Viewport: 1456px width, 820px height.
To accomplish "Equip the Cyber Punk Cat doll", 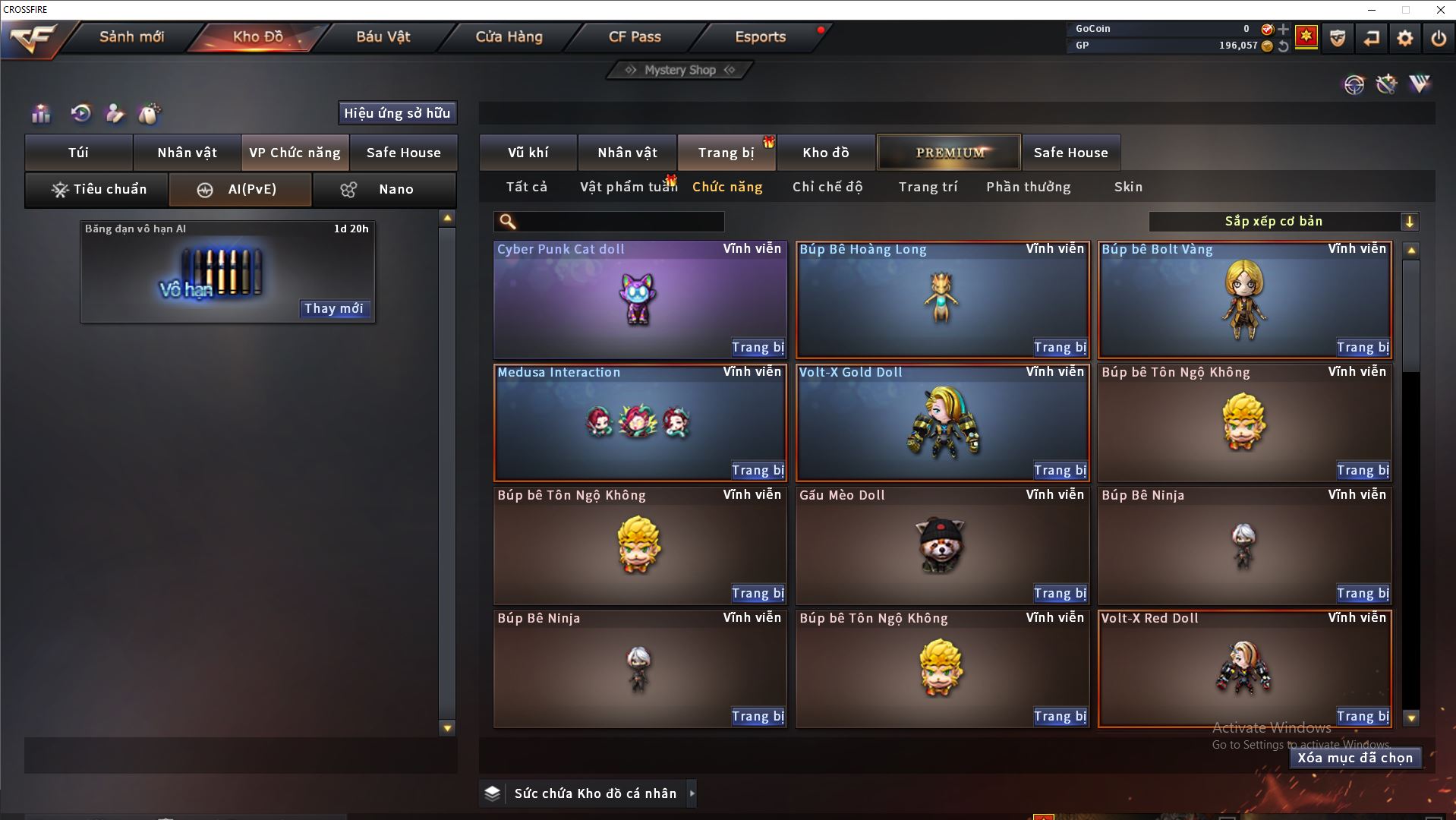I will [758, 347].
